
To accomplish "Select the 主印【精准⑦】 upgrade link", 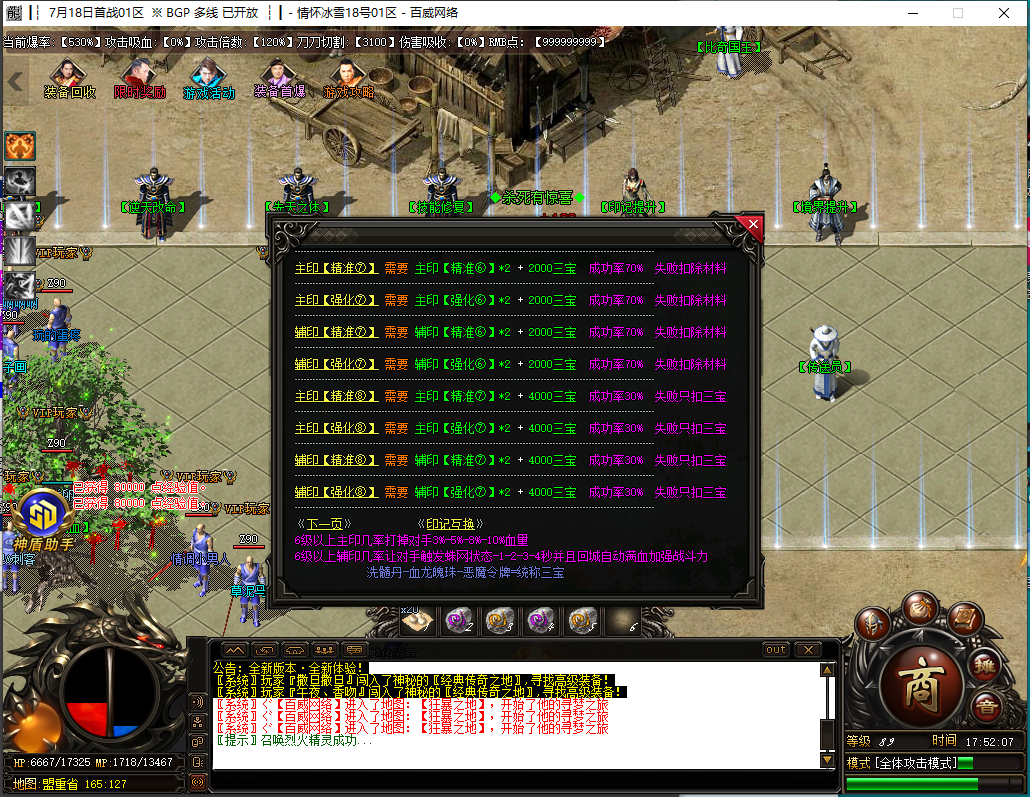I will pyautogui.click(x=336, y=269).
